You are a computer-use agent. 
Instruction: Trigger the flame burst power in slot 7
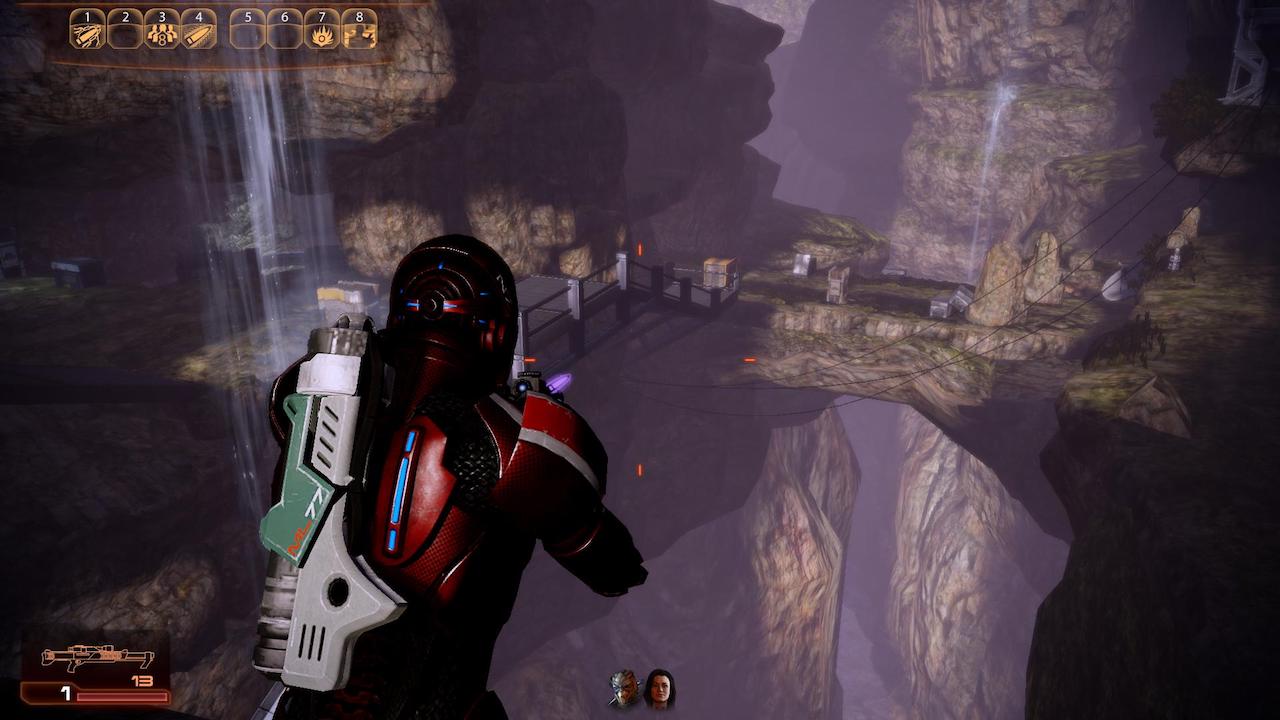tap(322, 31)
